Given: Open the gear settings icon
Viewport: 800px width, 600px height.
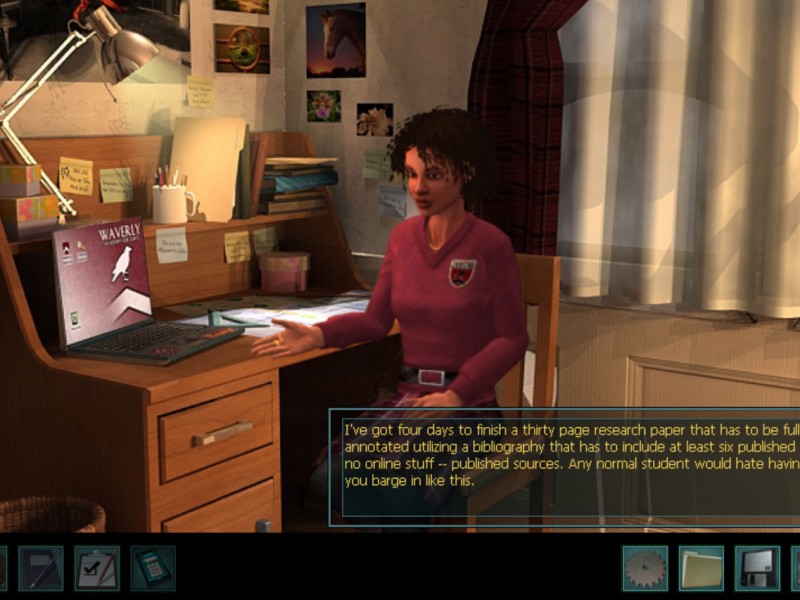Looking at the screenshot, I should point(645,567).
